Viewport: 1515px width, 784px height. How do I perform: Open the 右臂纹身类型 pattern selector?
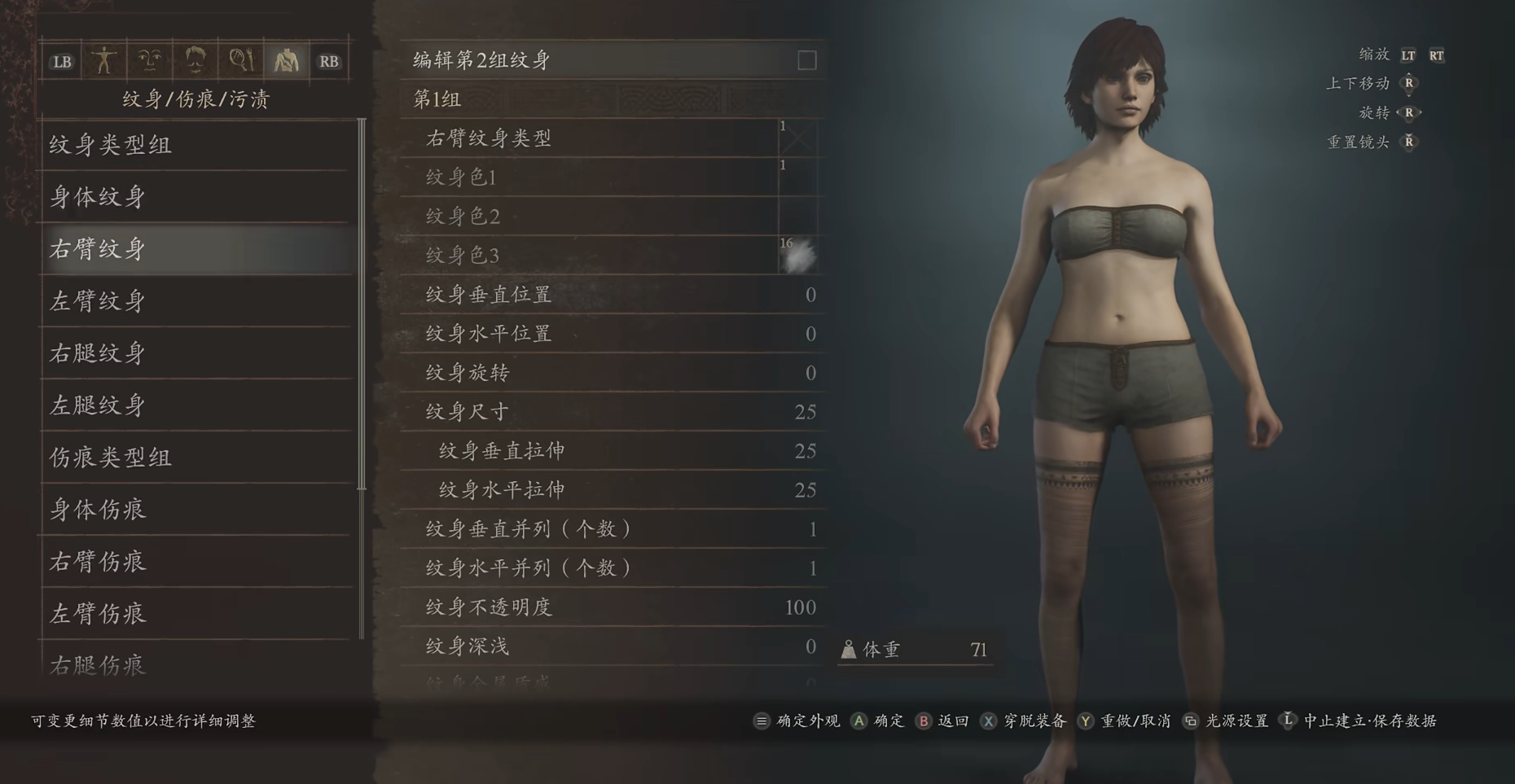(797, 138)
